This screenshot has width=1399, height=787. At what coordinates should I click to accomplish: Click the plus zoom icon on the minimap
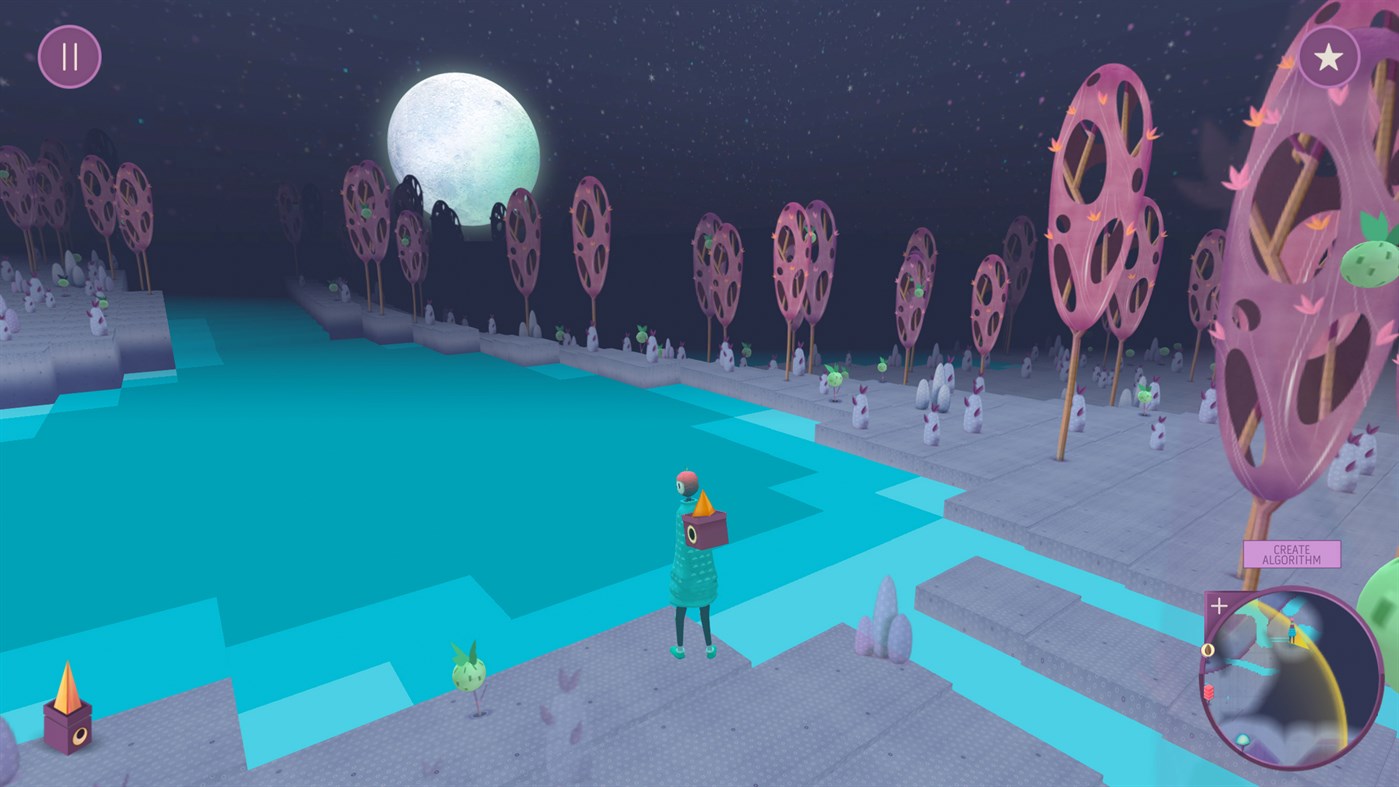click(x=1219, y=605)
